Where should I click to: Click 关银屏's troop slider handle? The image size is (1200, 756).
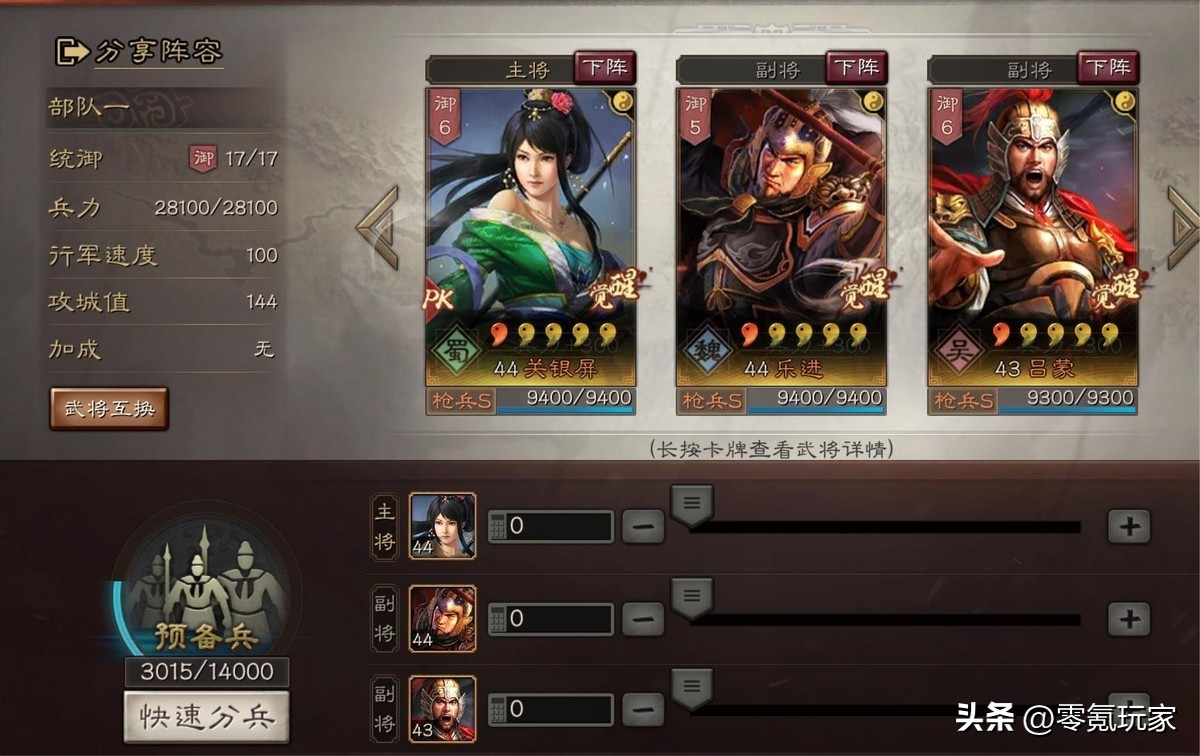click(691, 504)
